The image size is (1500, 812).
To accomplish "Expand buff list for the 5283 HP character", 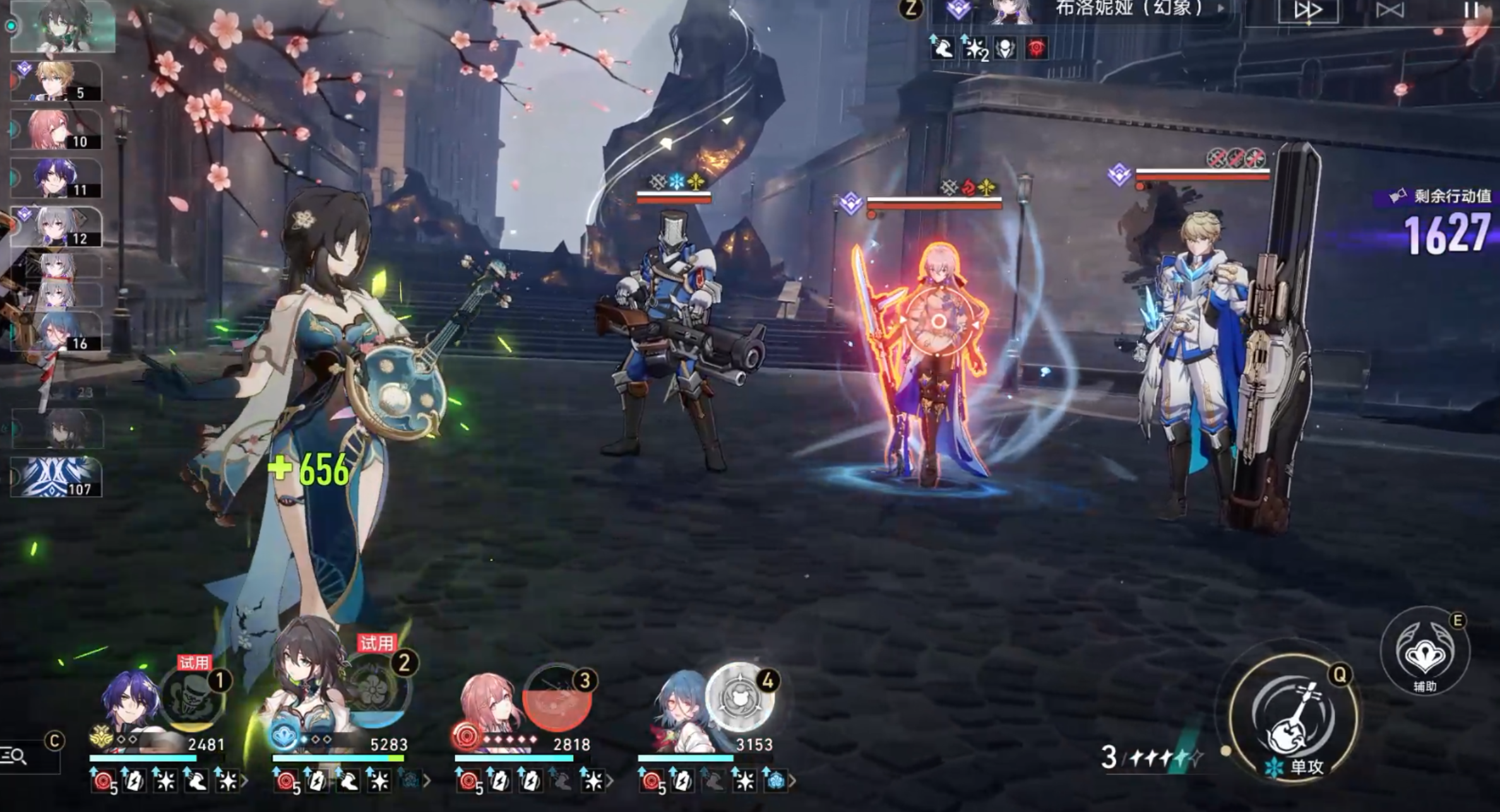I will click(427, 782).
